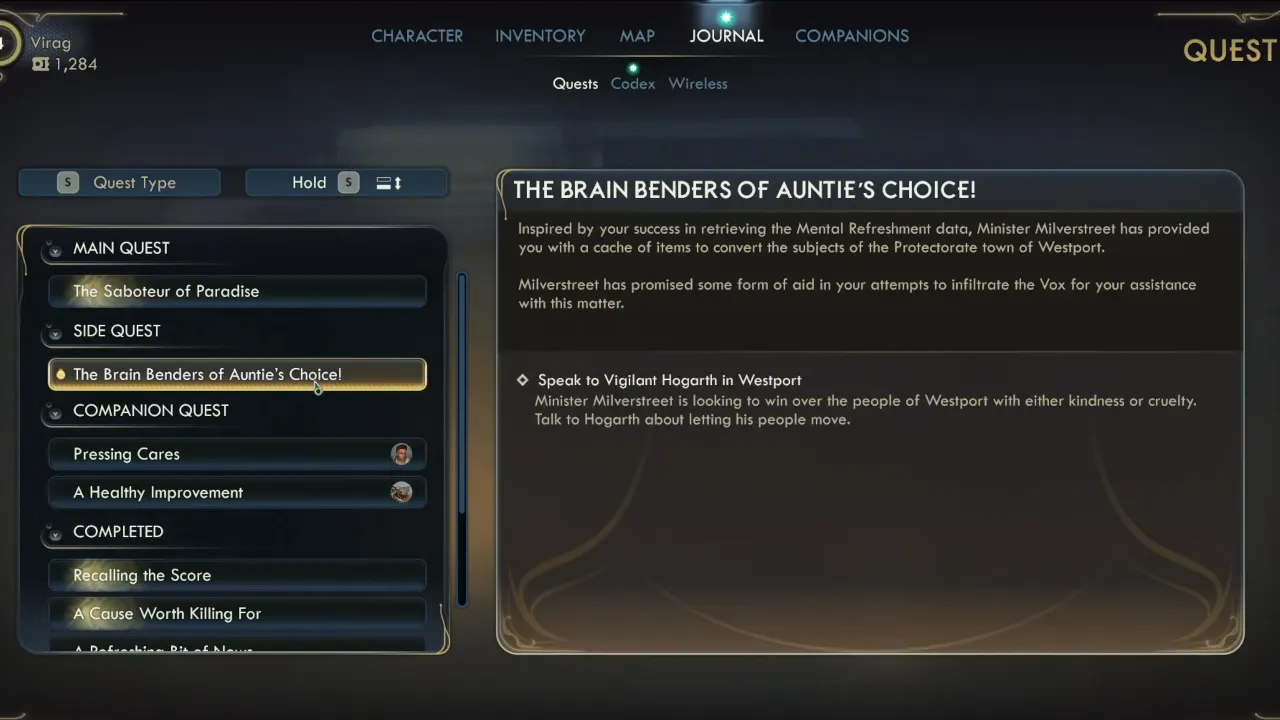Click the diamond objective marker for Speak to Vigilant Hogarth
Screen dimensions: 1280x720
[521, 380]
